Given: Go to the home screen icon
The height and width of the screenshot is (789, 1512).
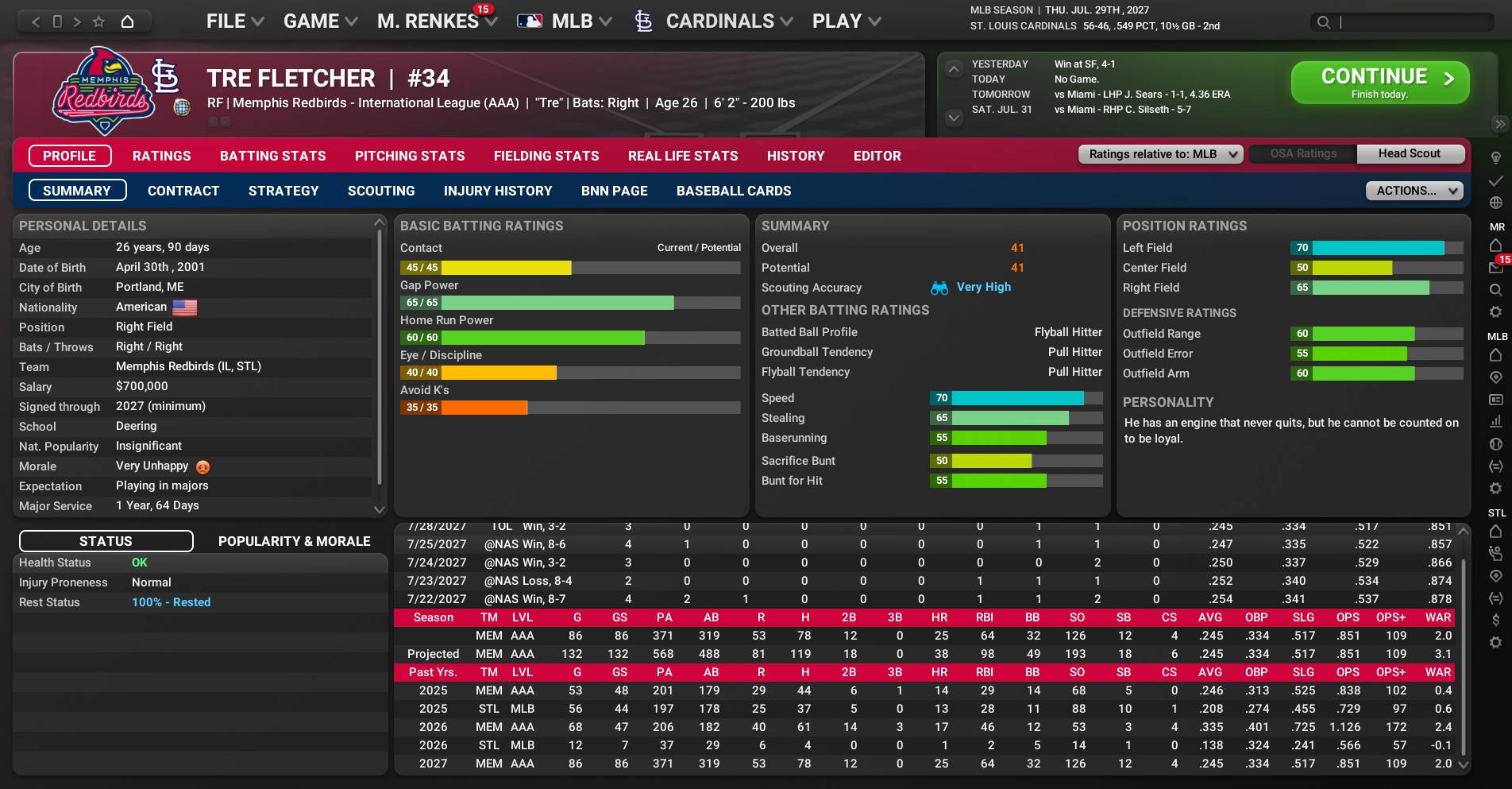Looking at the screenshot, I should click(127, 21).
